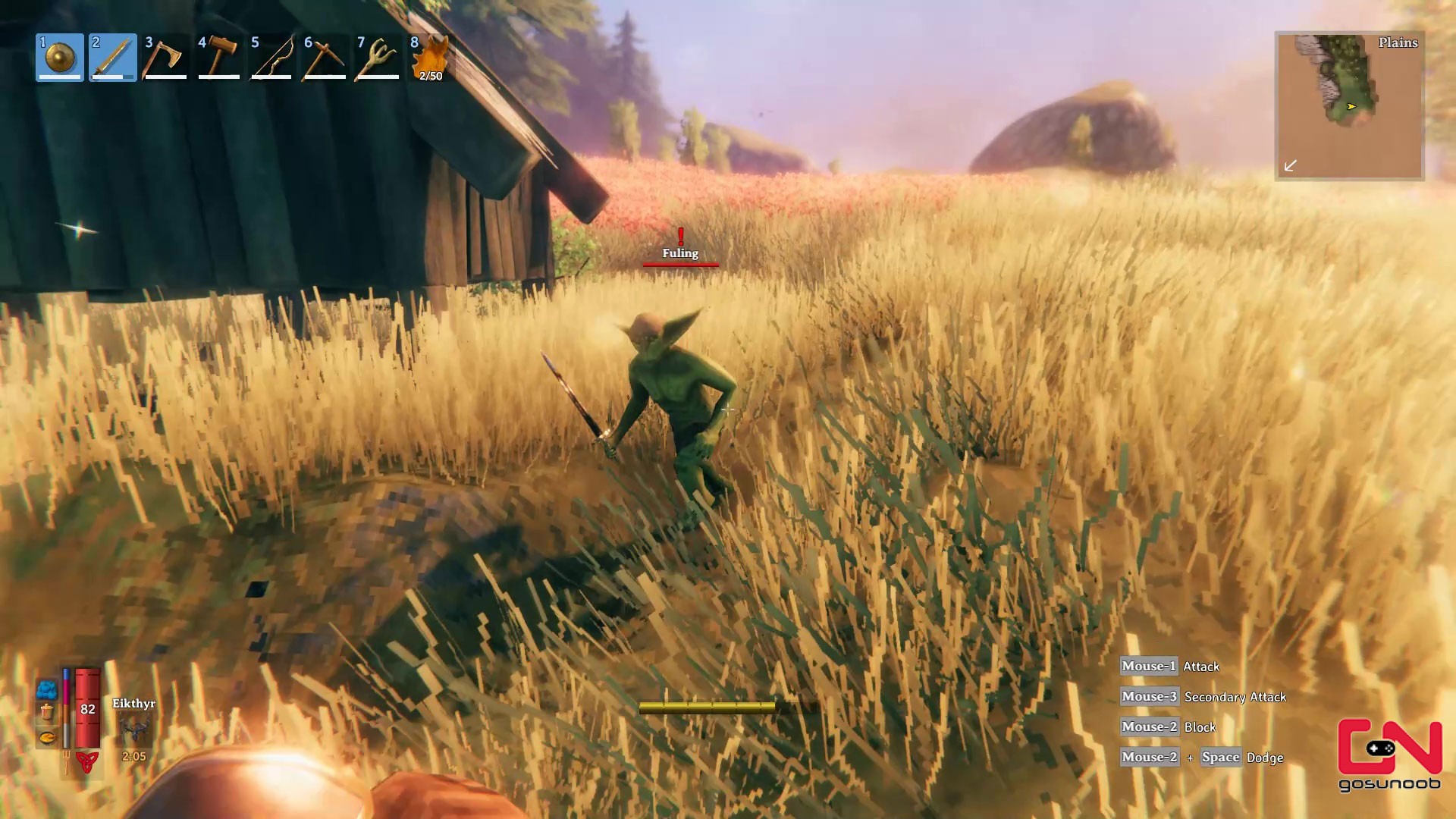Viewport: 1456px width, 819px height.
Task: Click the resin stack in hotbar slot 8
Action: 431,57
